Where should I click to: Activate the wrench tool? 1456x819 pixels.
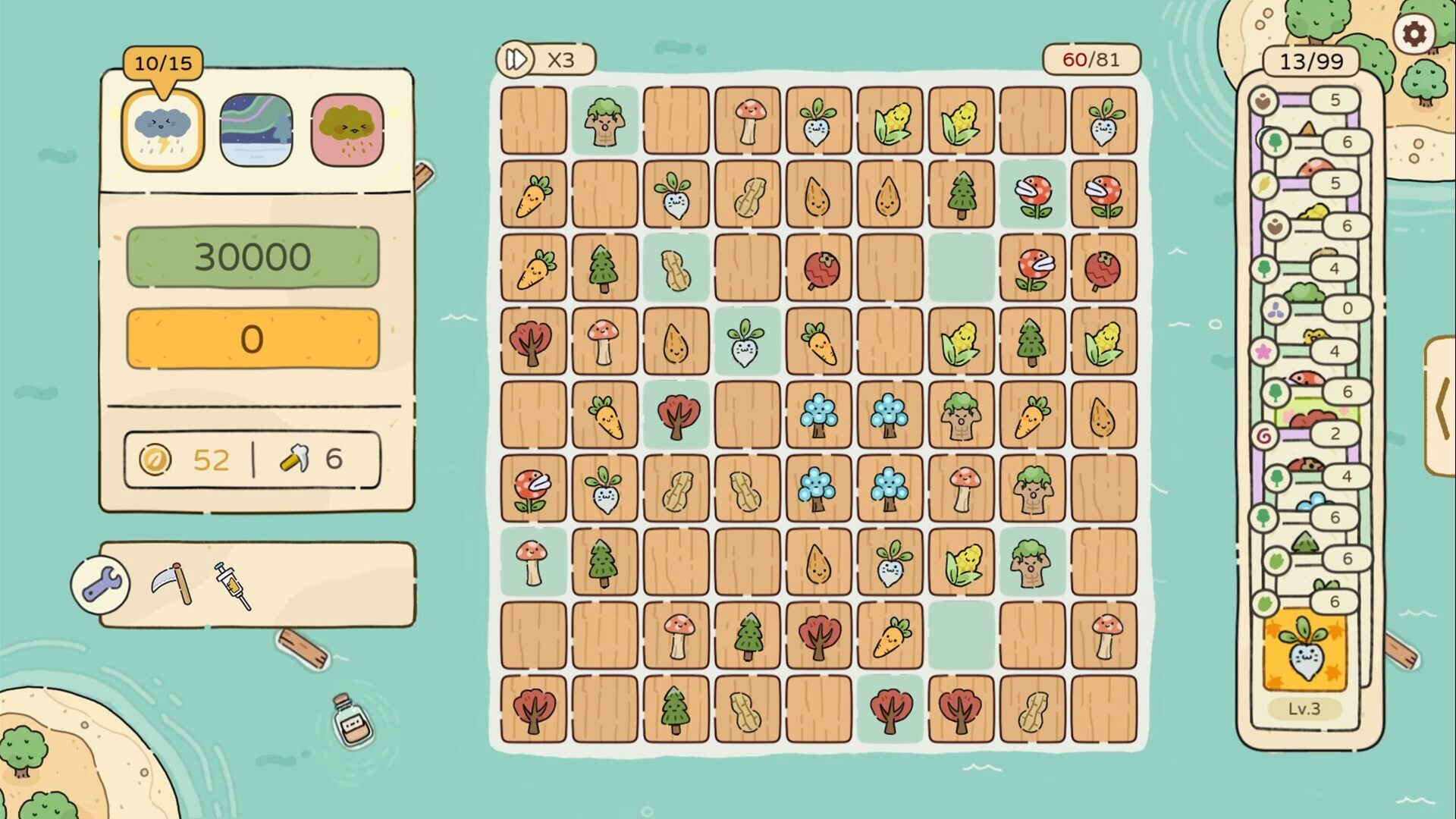pos(101,585)
